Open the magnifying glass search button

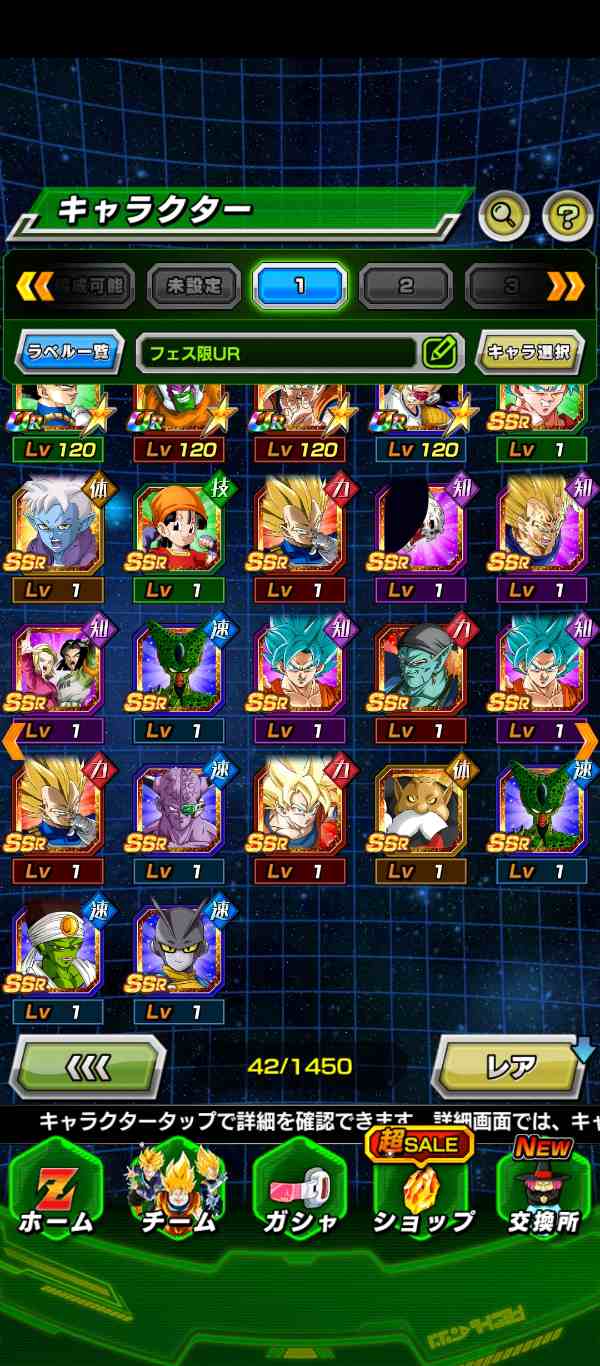coord(504,214)
